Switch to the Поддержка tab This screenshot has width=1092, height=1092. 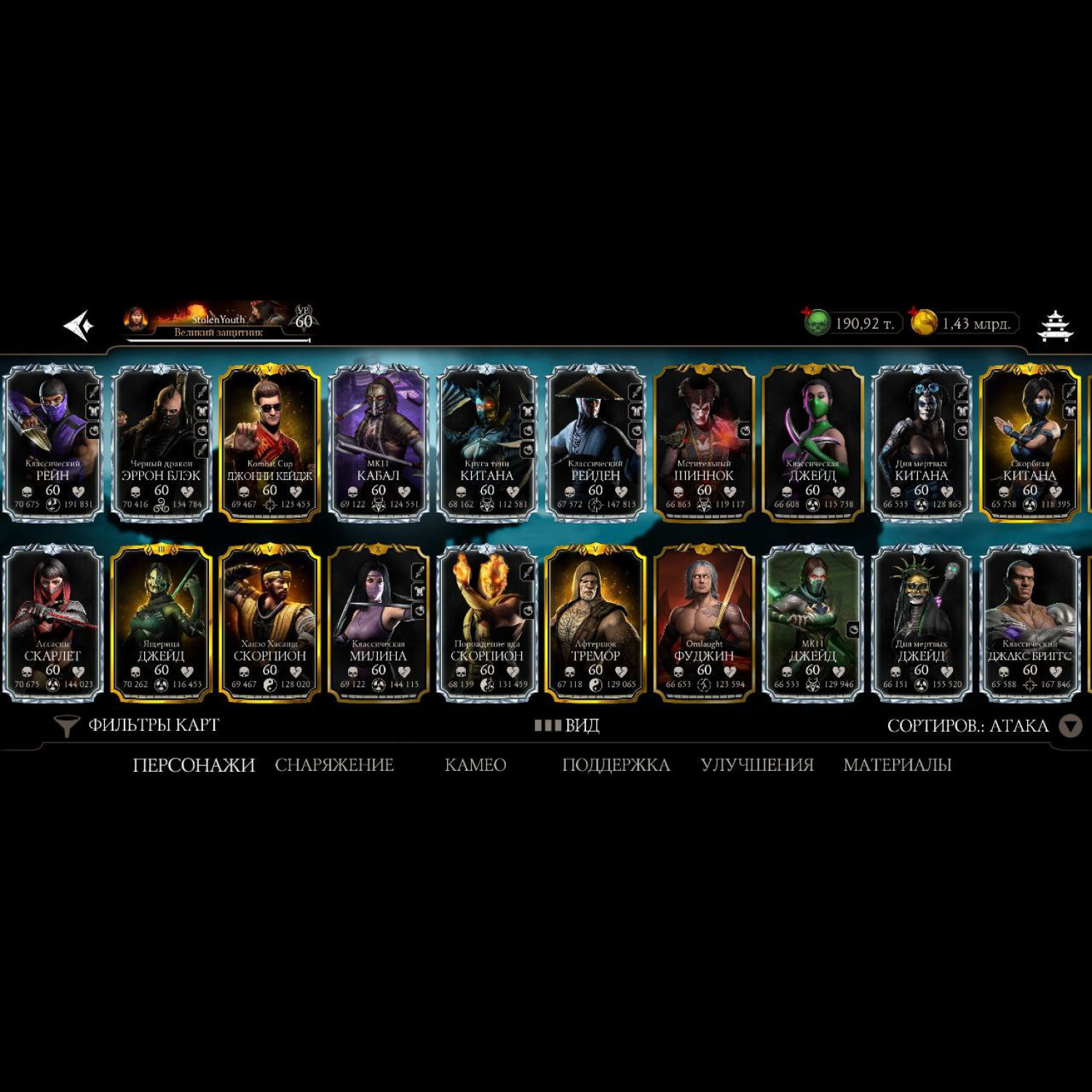pos(616,765)
